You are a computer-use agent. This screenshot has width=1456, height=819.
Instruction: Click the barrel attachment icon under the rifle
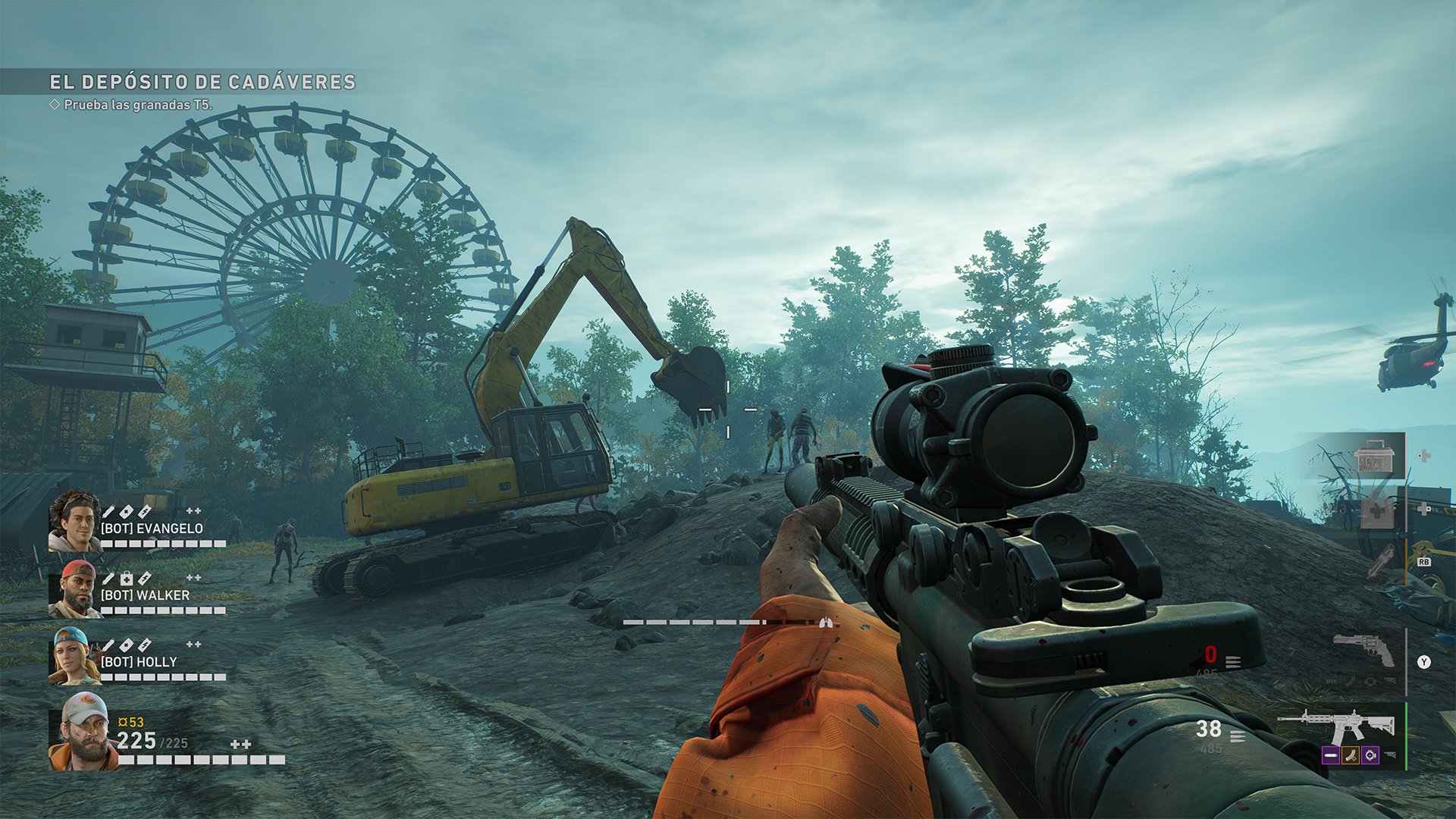tap(1330, 755)
